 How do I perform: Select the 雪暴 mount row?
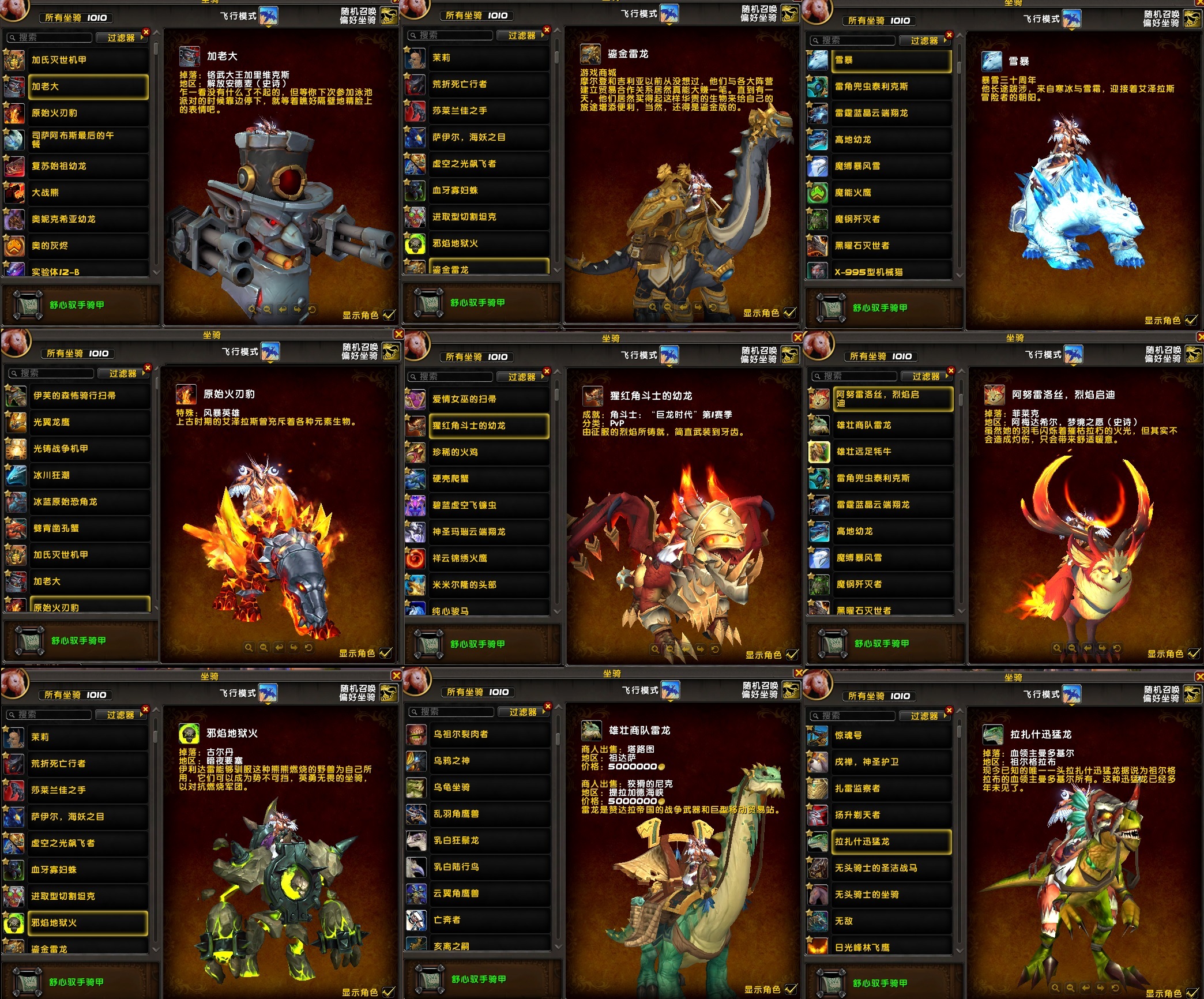pos(891,60)
